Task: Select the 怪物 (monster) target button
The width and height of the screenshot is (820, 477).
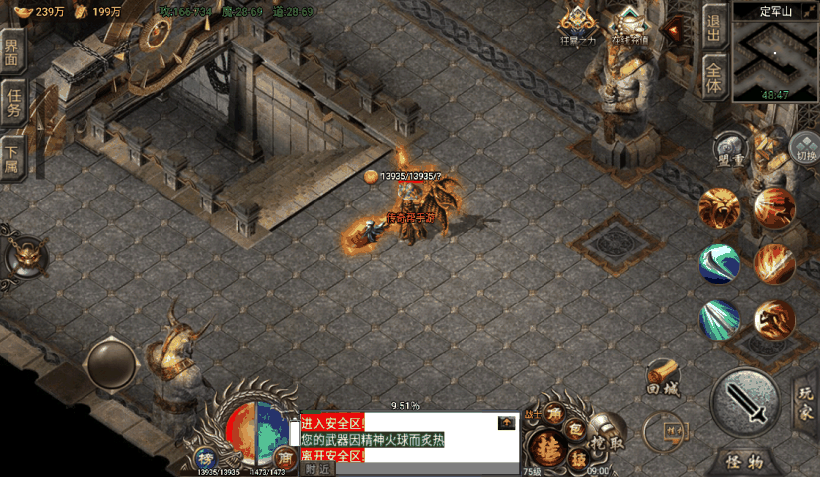Action: pos(744,462)
